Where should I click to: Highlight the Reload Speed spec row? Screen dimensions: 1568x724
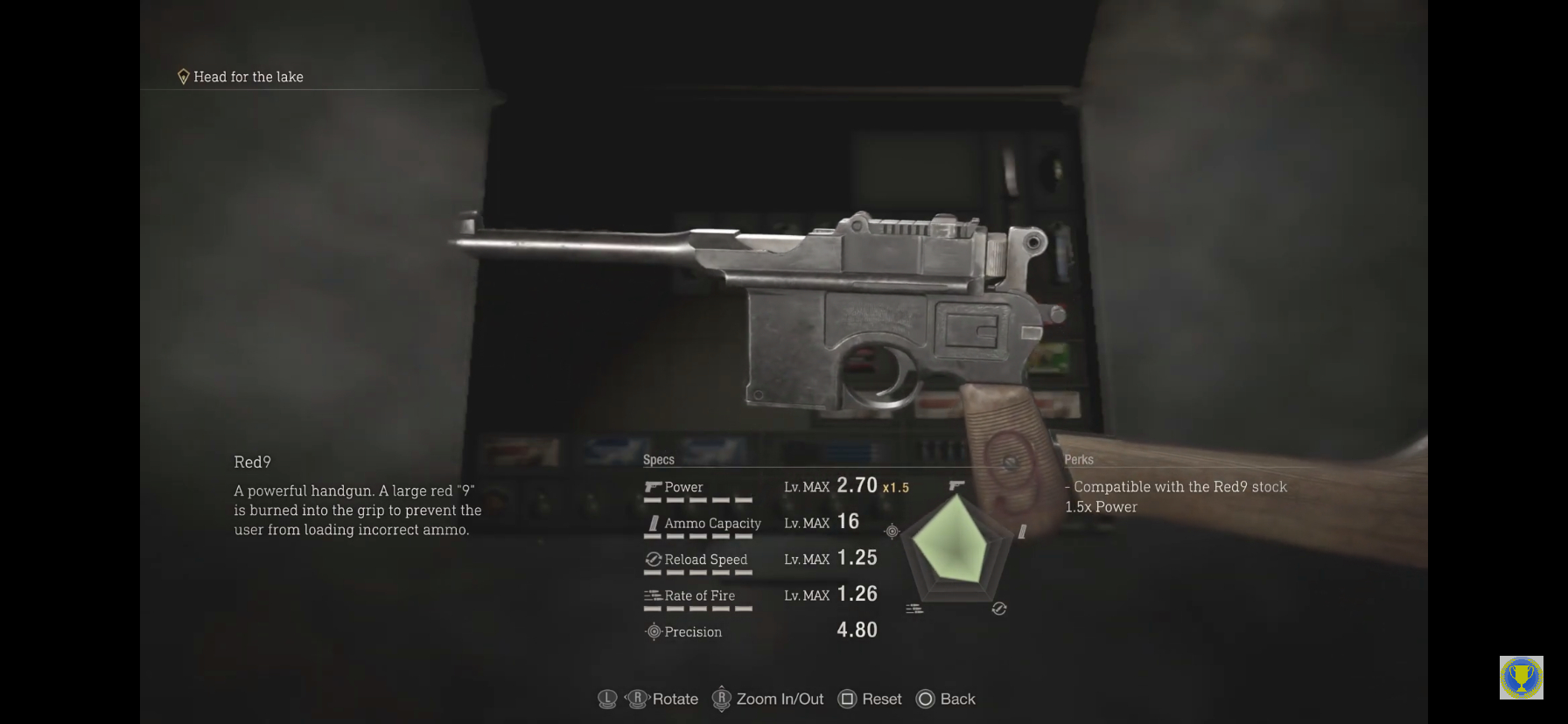(x=759, y=559)
